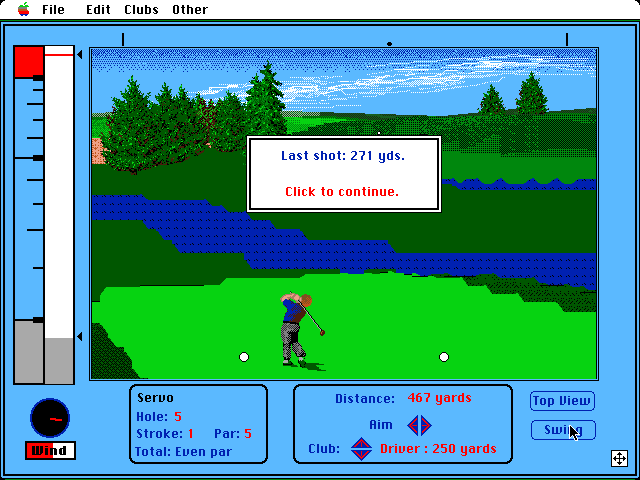Open the Other menu

pos(189,9)
